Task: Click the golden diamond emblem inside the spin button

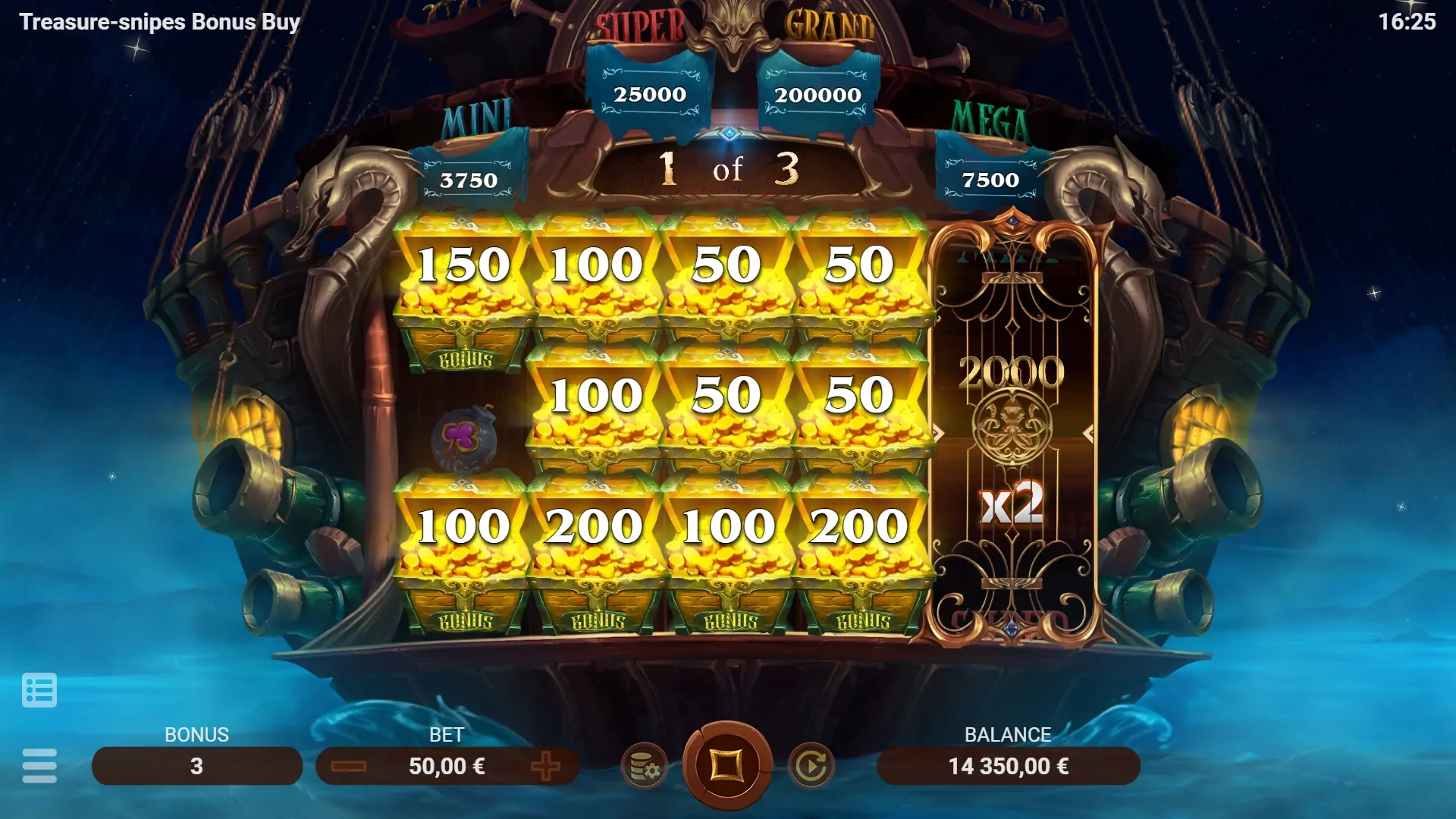Action: coord(728,766)
